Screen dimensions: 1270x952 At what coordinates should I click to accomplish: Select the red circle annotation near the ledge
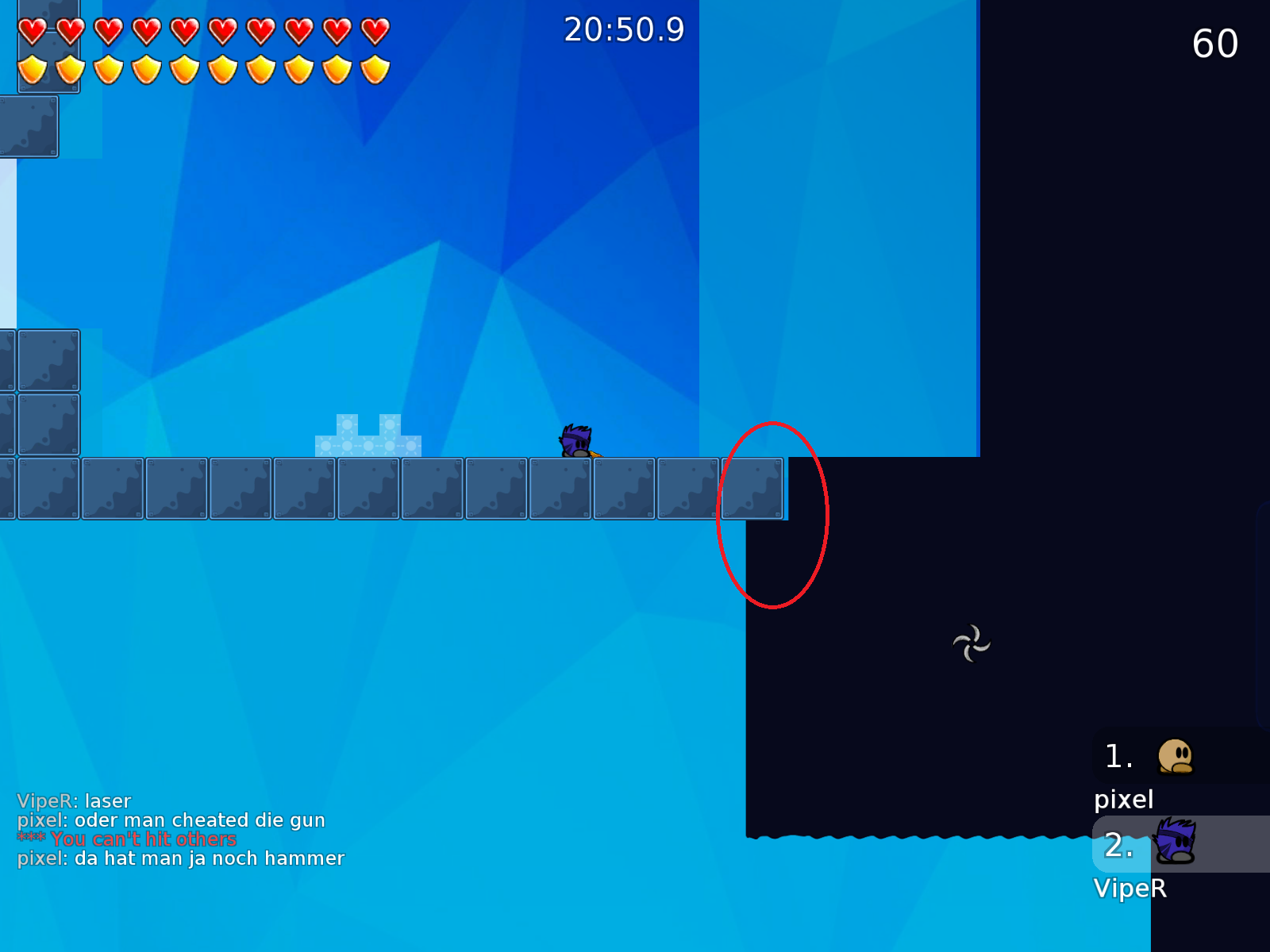click(x=774, y=516)
